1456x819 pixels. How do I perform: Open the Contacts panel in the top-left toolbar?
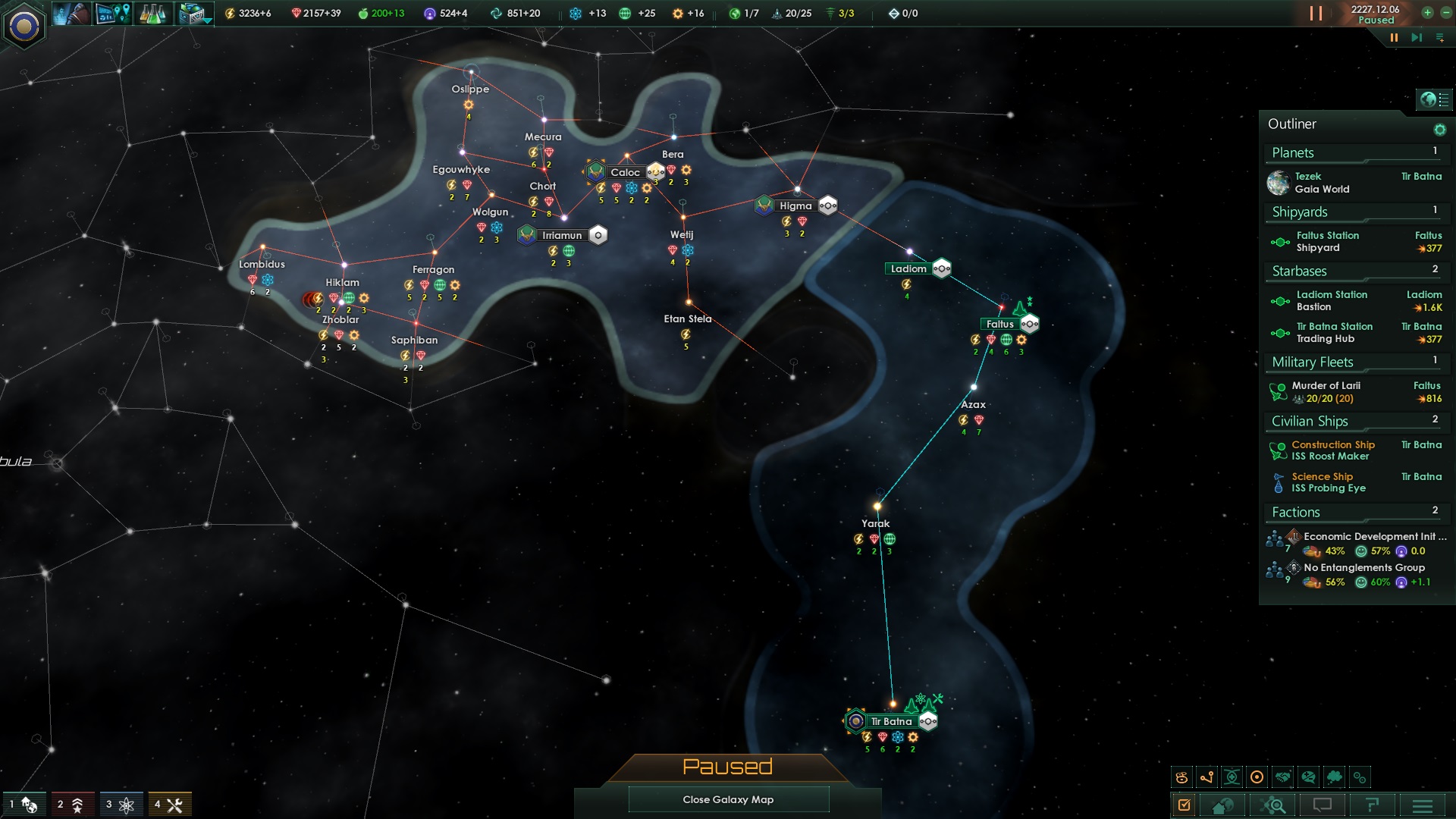(72, 13)
